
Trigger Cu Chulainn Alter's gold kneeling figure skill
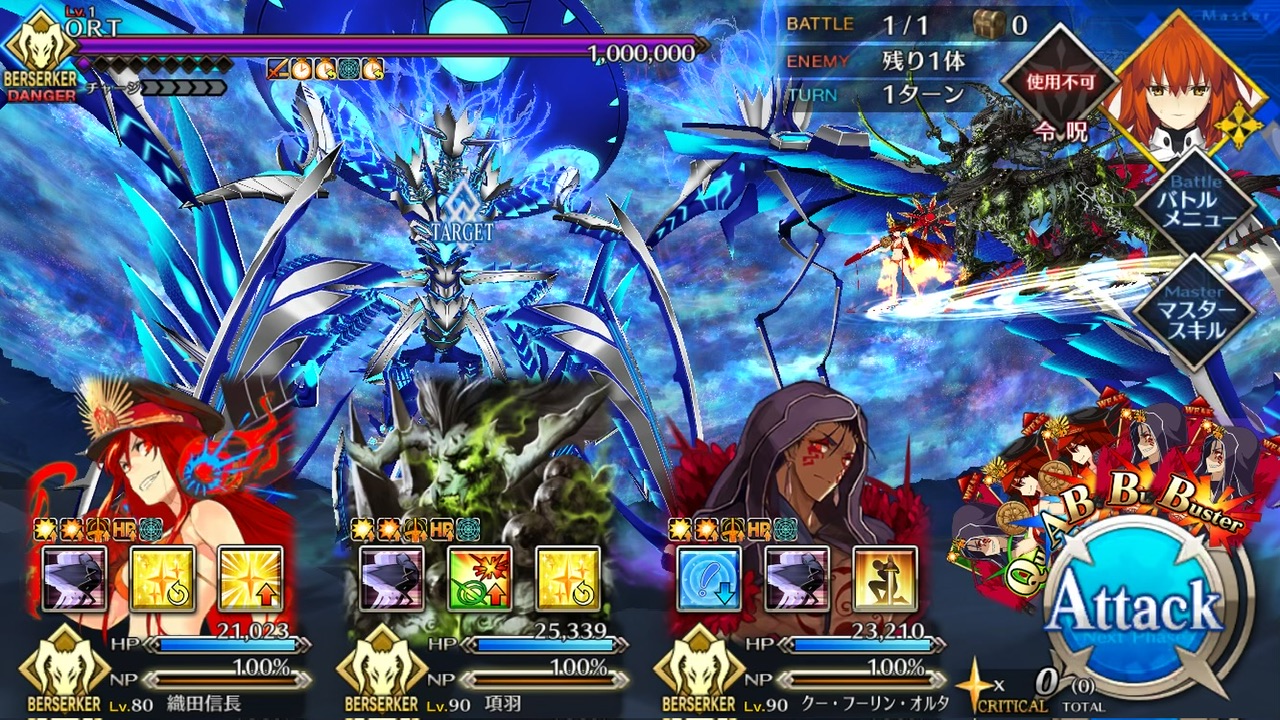[885, 579]
